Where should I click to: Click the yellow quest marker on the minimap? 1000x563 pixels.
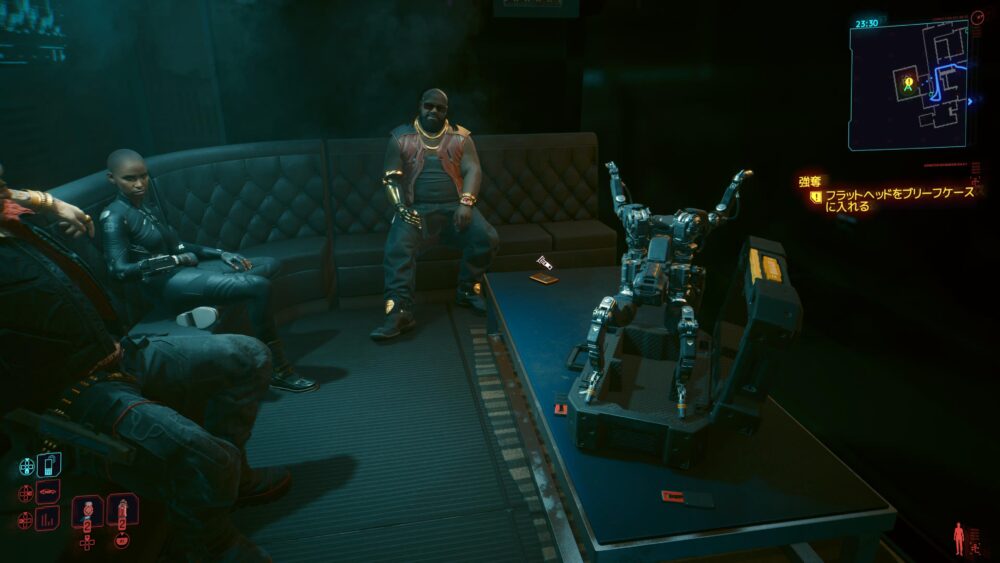908,83
